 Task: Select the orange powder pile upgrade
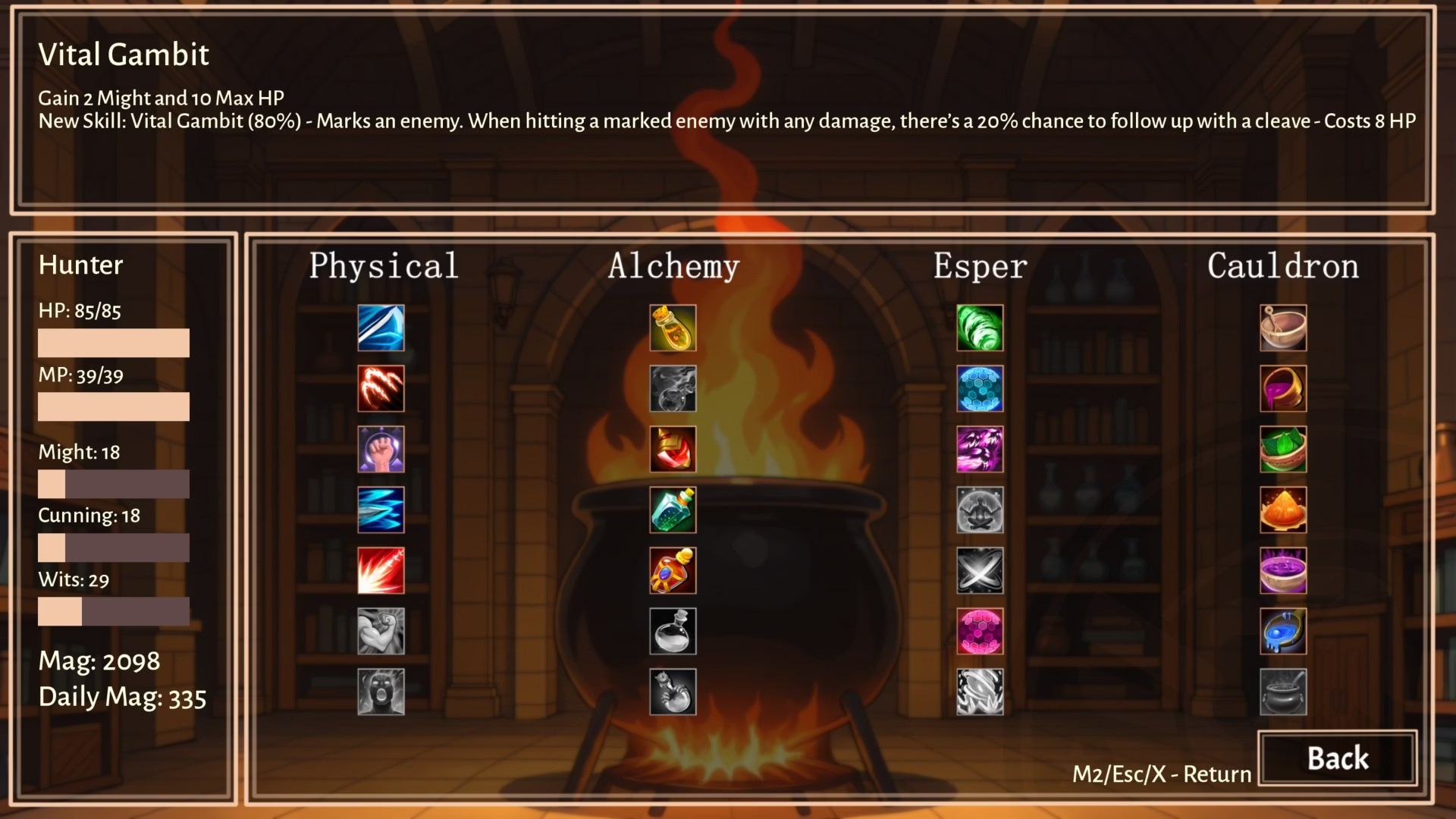tap(1283, 510)
